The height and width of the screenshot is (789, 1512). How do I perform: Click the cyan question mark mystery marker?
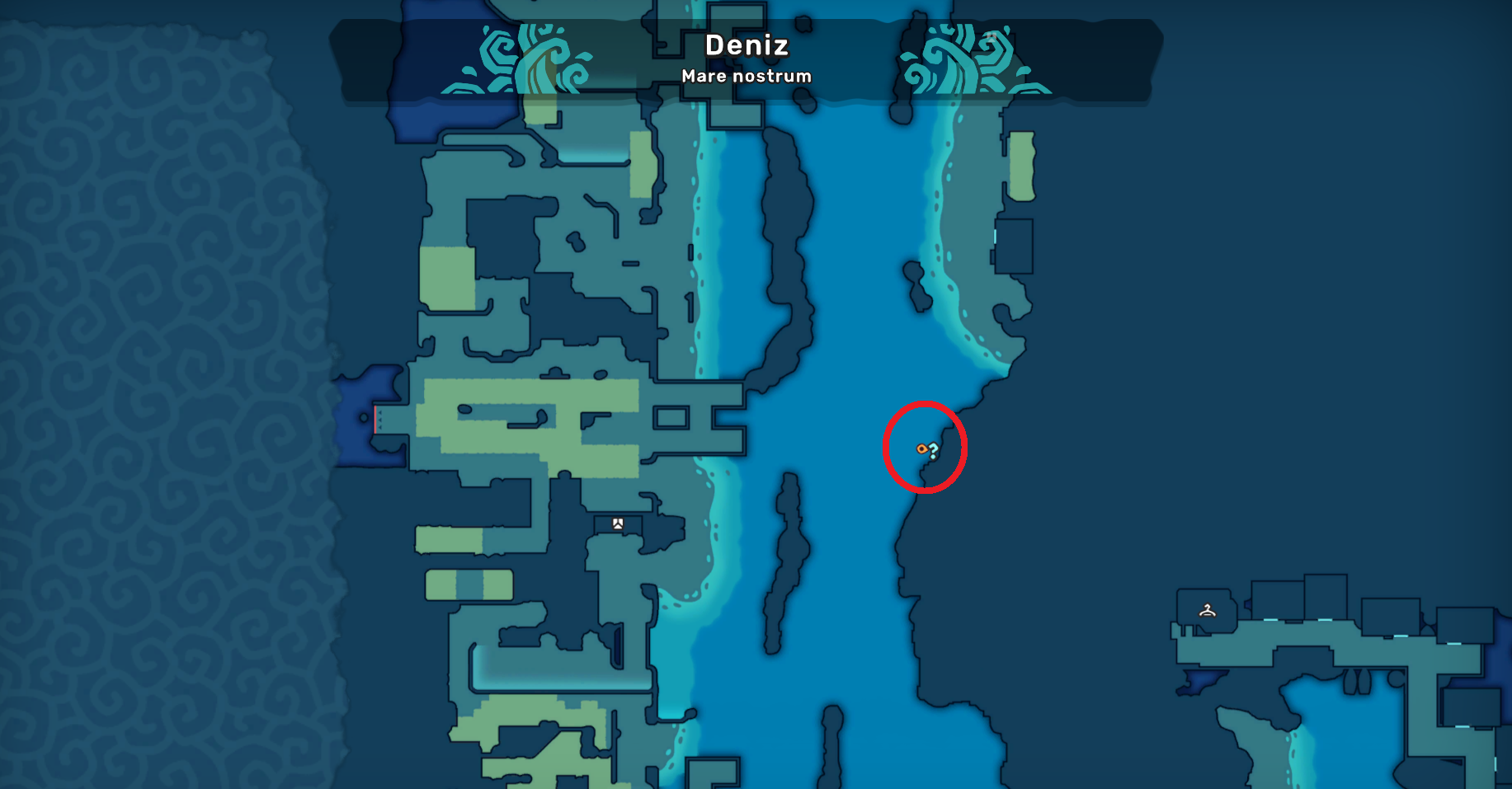tap(934, 450)
